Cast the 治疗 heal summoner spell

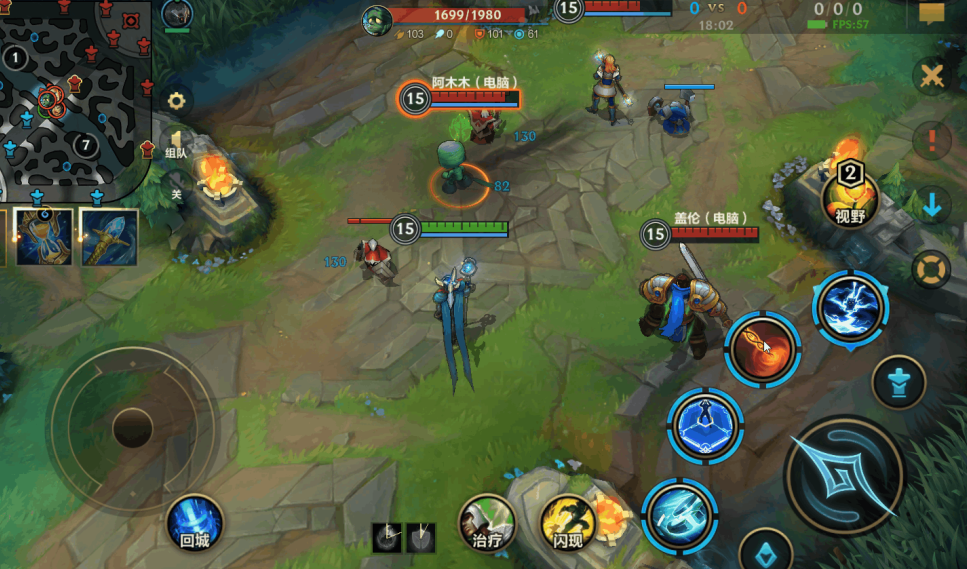point(486,522)
